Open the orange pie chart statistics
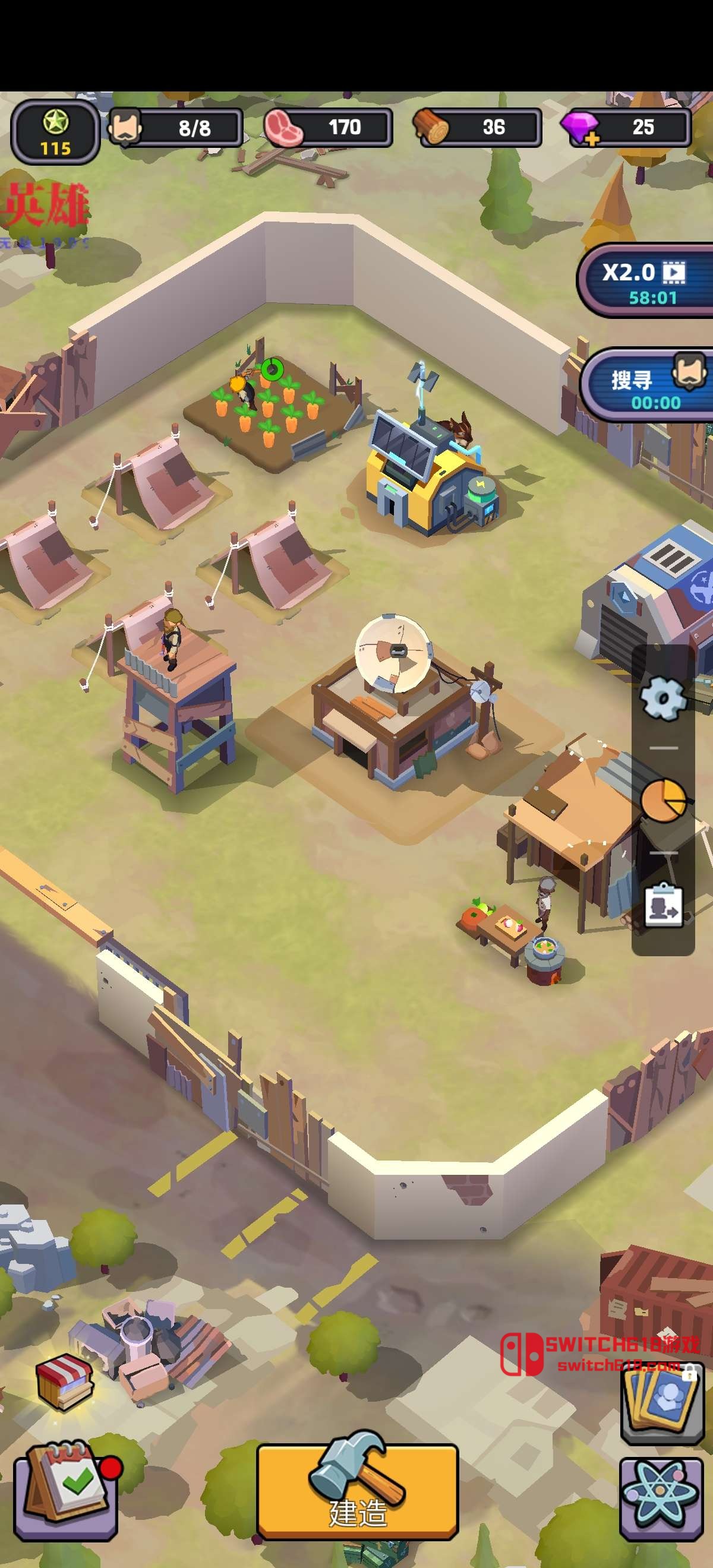The image size is (713, 1568). point(663,800)
